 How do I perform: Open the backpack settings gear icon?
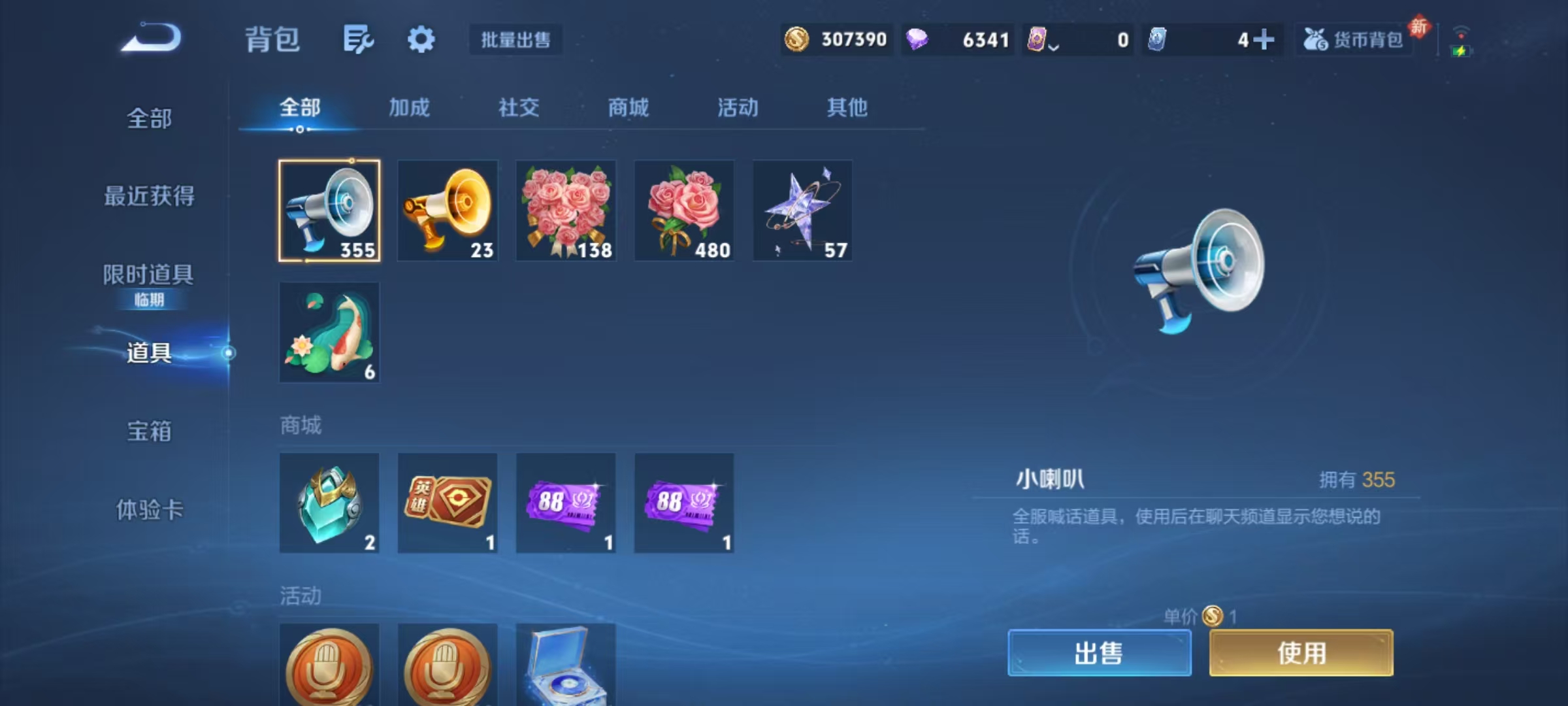pyautogui.click(x=421, y=39)
